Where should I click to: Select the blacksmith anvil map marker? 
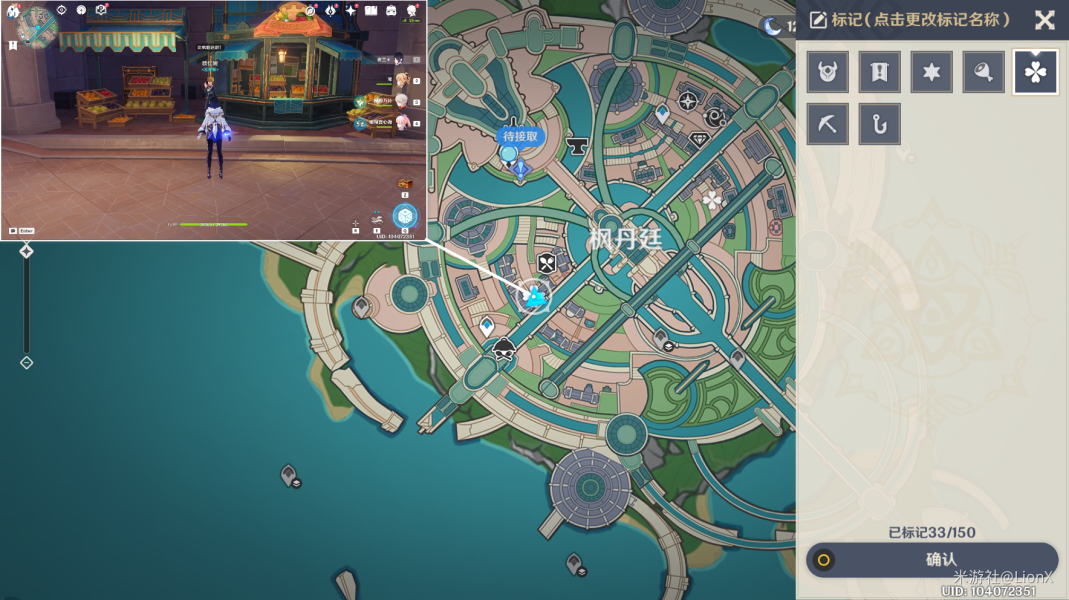pyautogui.click(x=576, y=148)
